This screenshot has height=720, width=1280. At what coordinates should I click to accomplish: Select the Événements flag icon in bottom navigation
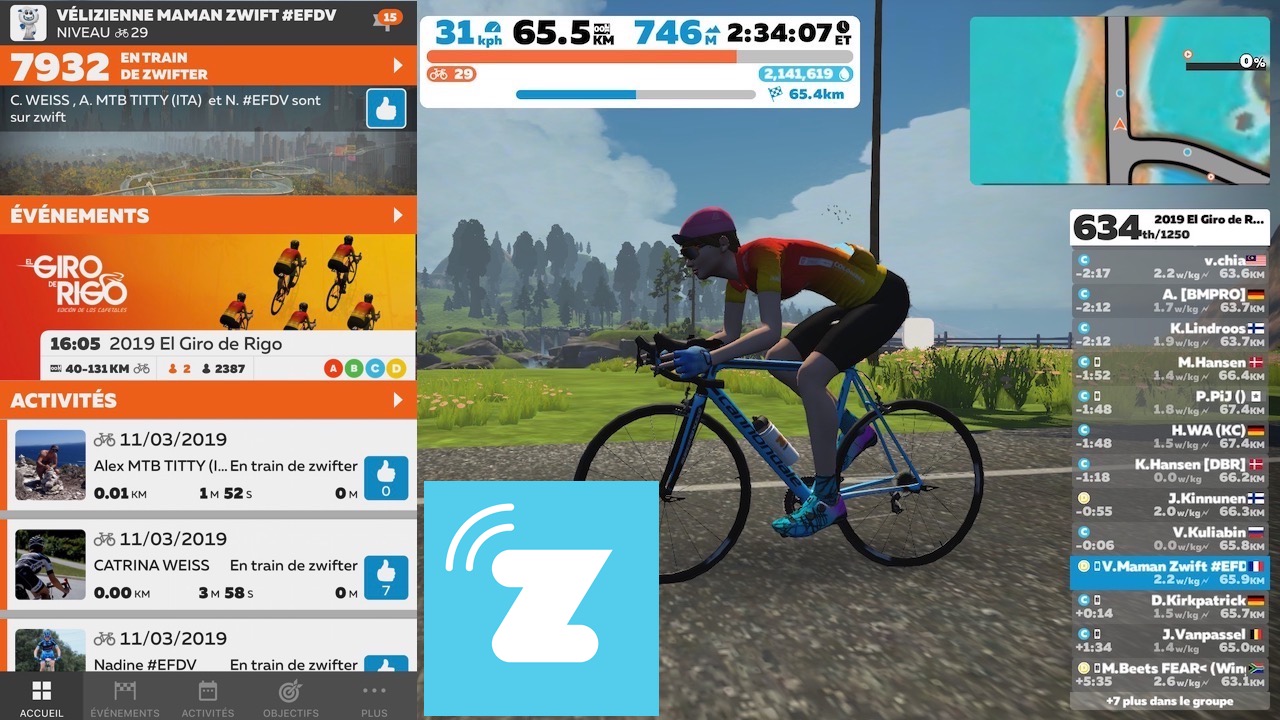coord(124,692)
